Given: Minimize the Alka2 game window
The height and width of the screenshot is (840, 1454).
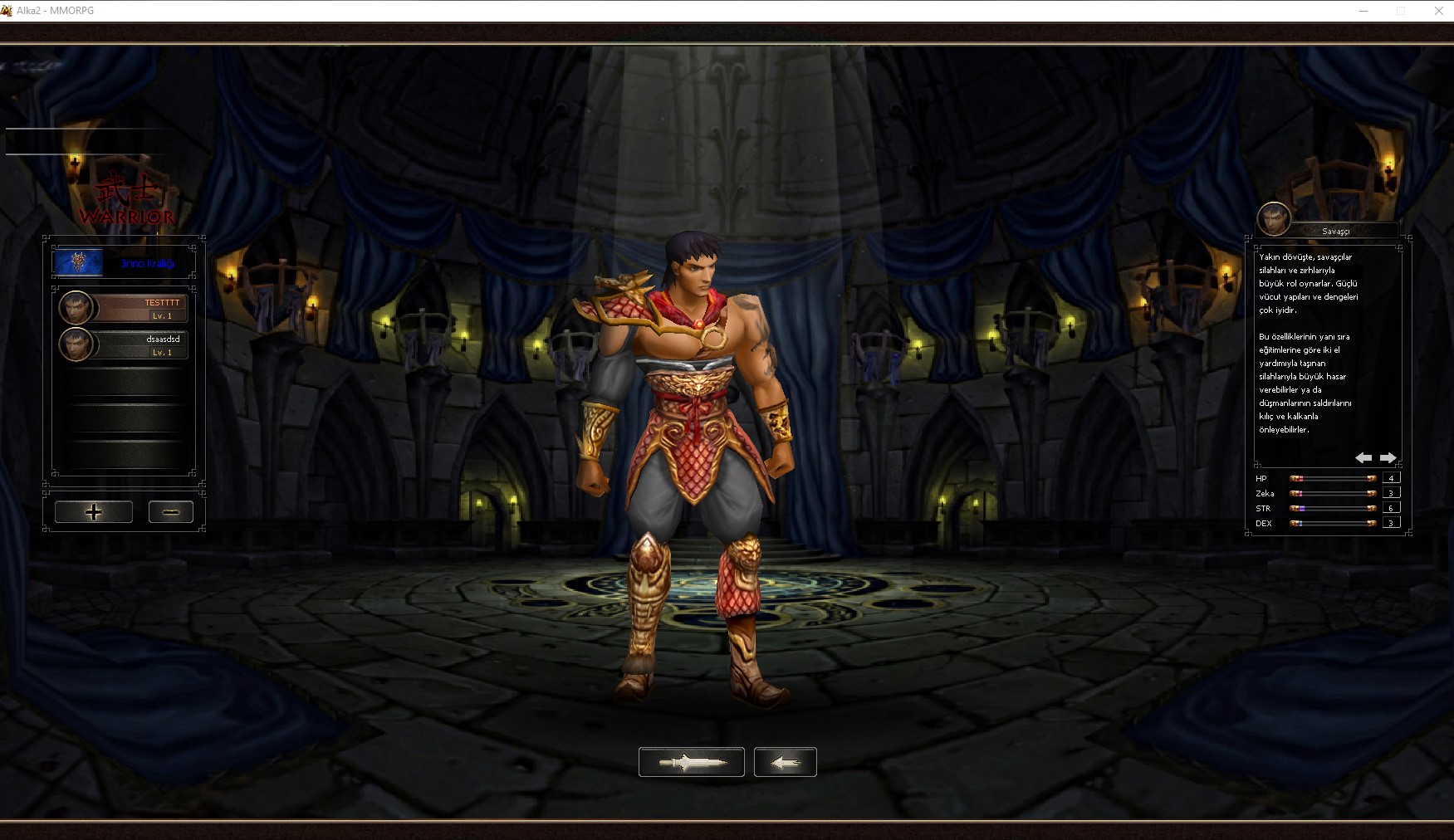Looking at the screenshot, I should [x=1363, y=11].
